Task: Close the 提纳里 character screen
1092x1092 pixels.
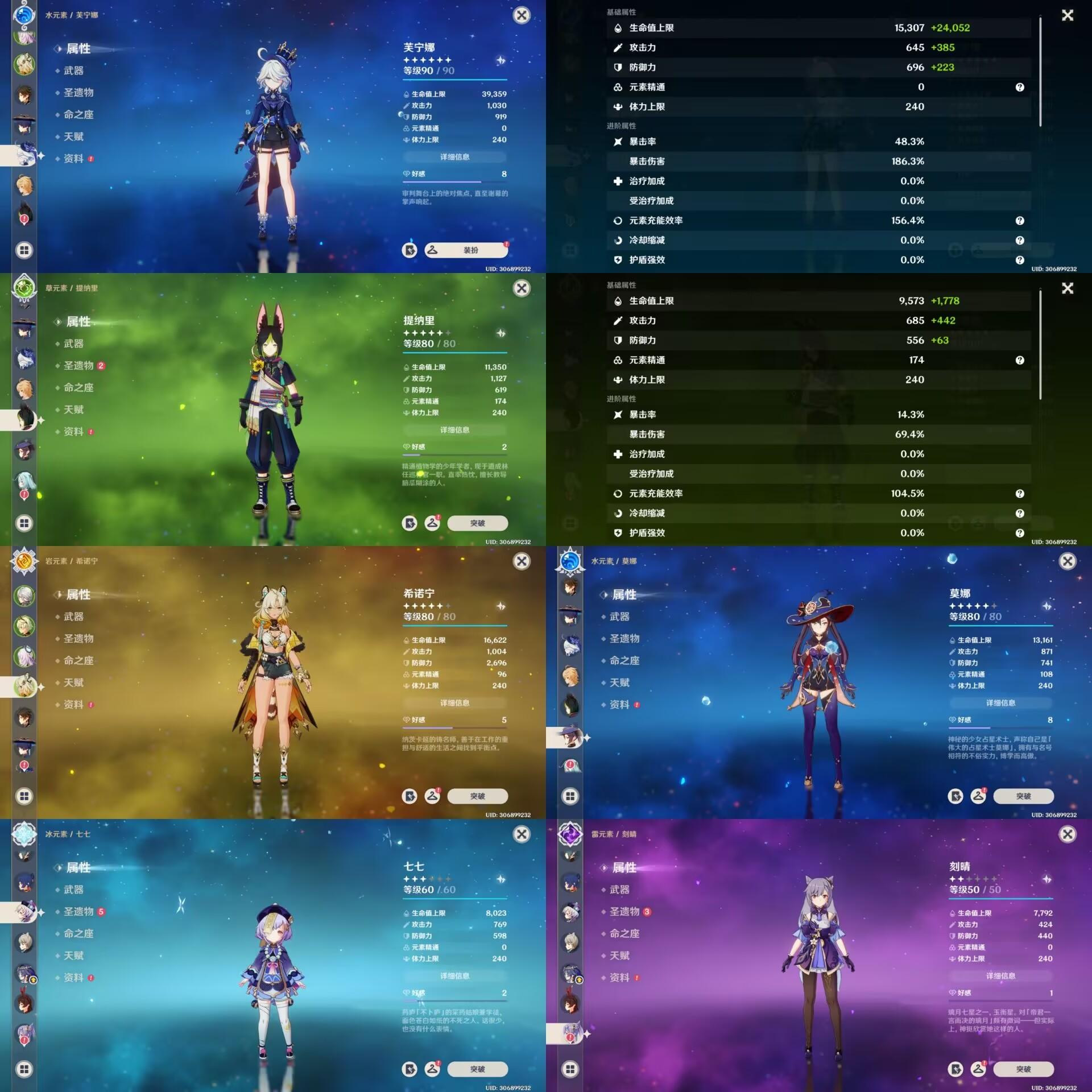Action: point(522,288)
